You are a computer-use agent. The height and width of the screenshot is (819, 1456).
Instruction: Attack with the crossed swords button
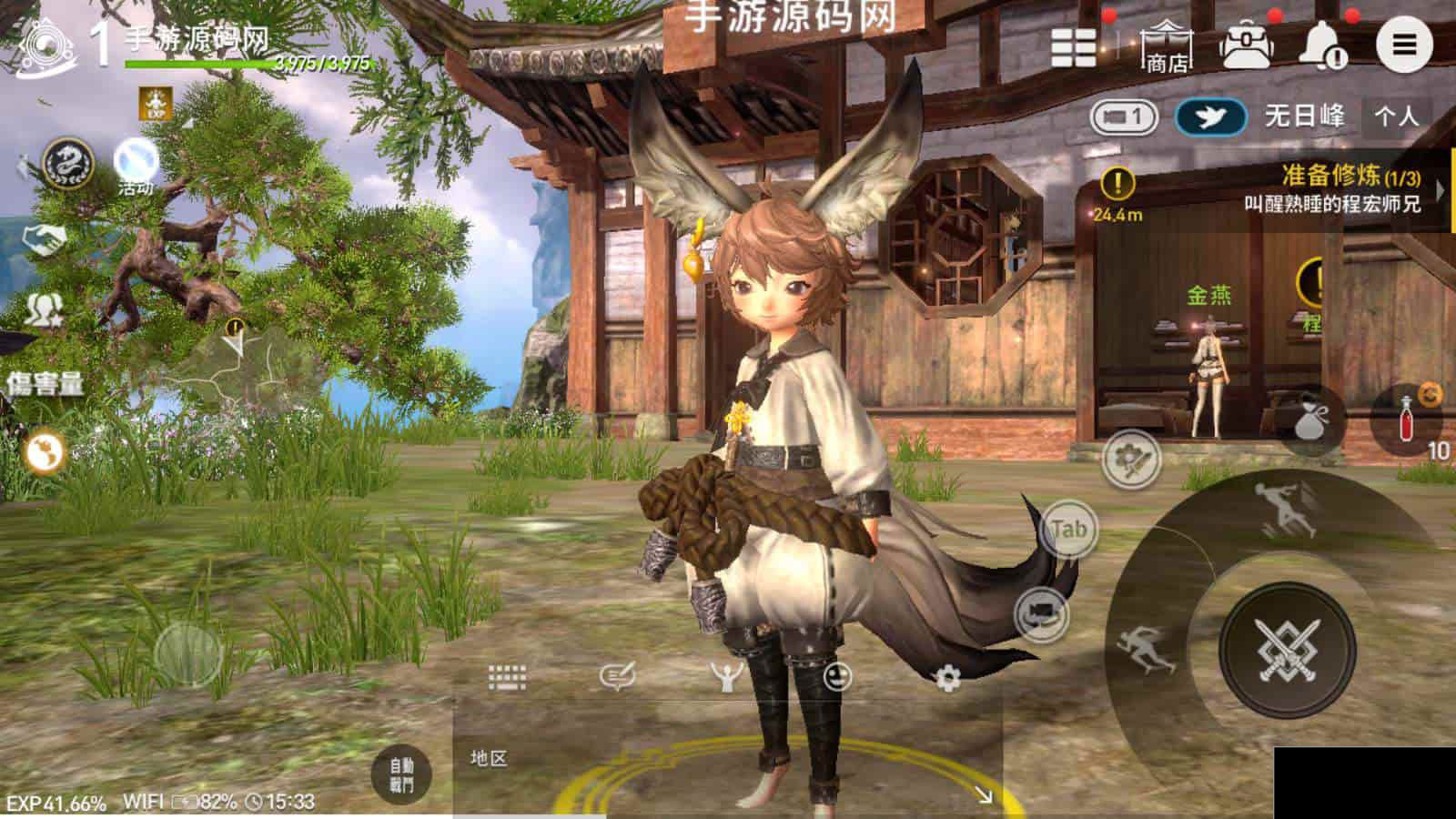click(1287, 649)
